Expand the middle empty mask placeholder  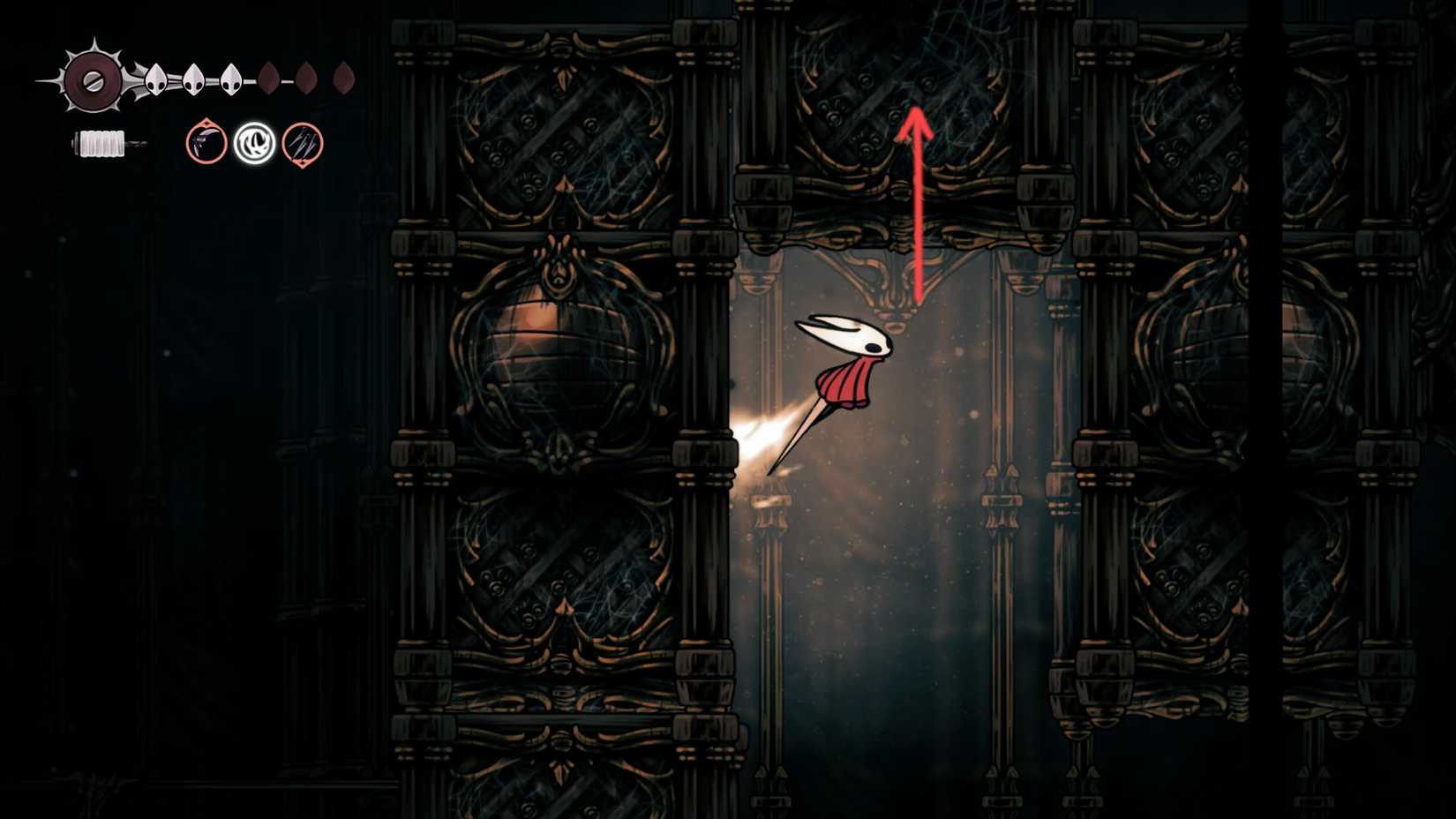click(x=305, y=78)
